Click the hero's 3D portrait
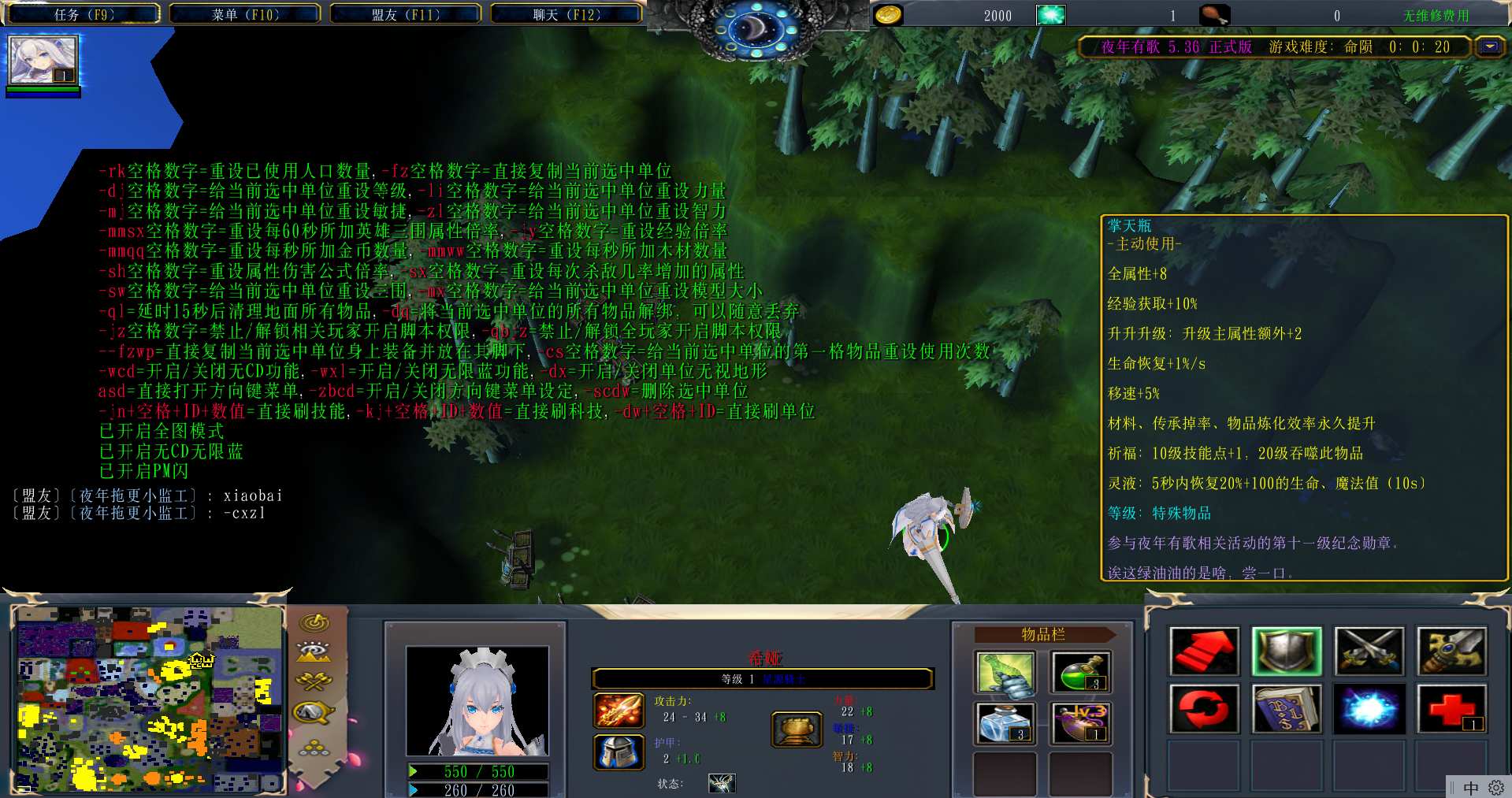 click(x=477, y=701)
